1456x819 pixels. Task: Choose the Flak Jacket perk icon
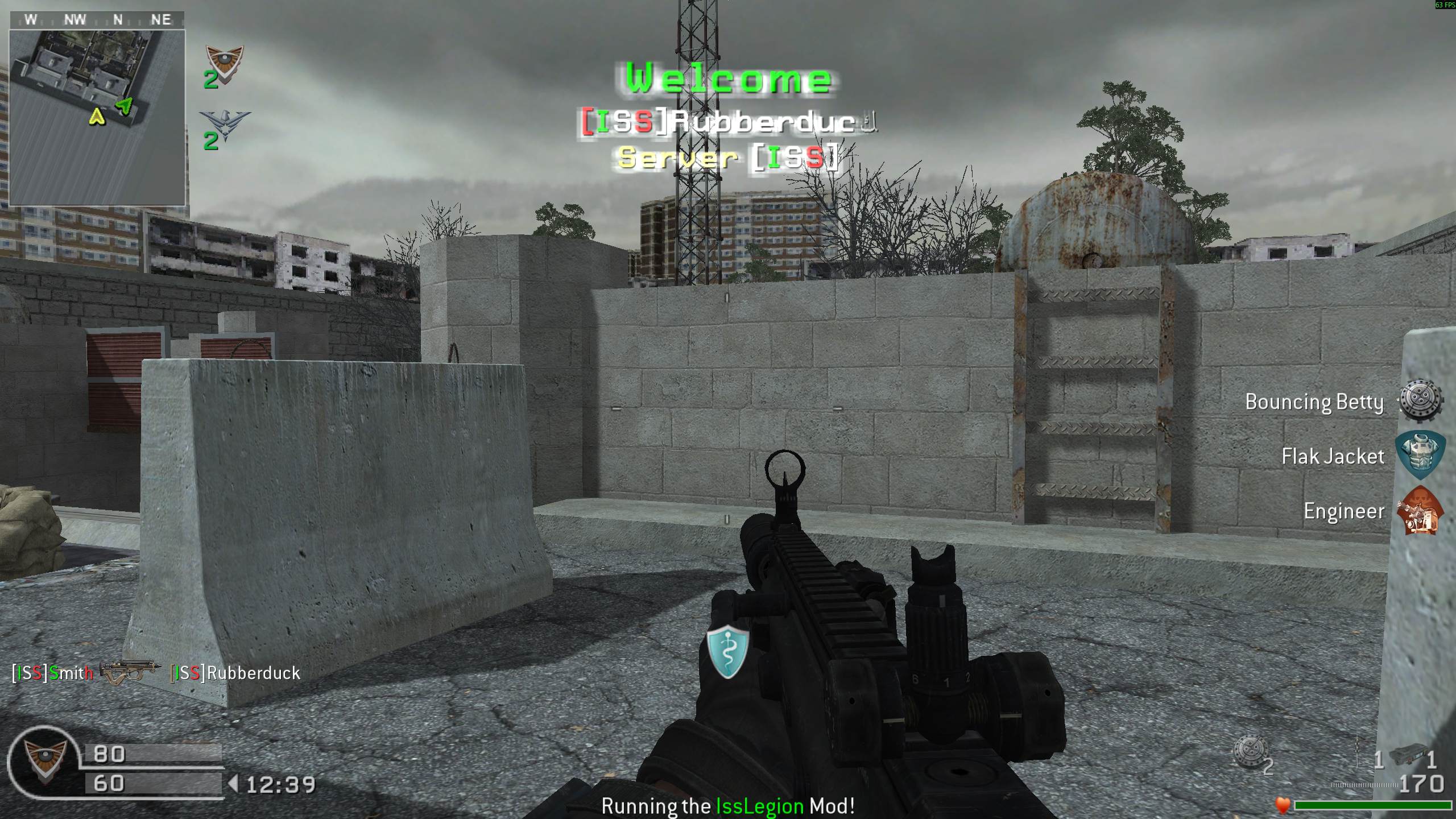tap(1421, 455)
